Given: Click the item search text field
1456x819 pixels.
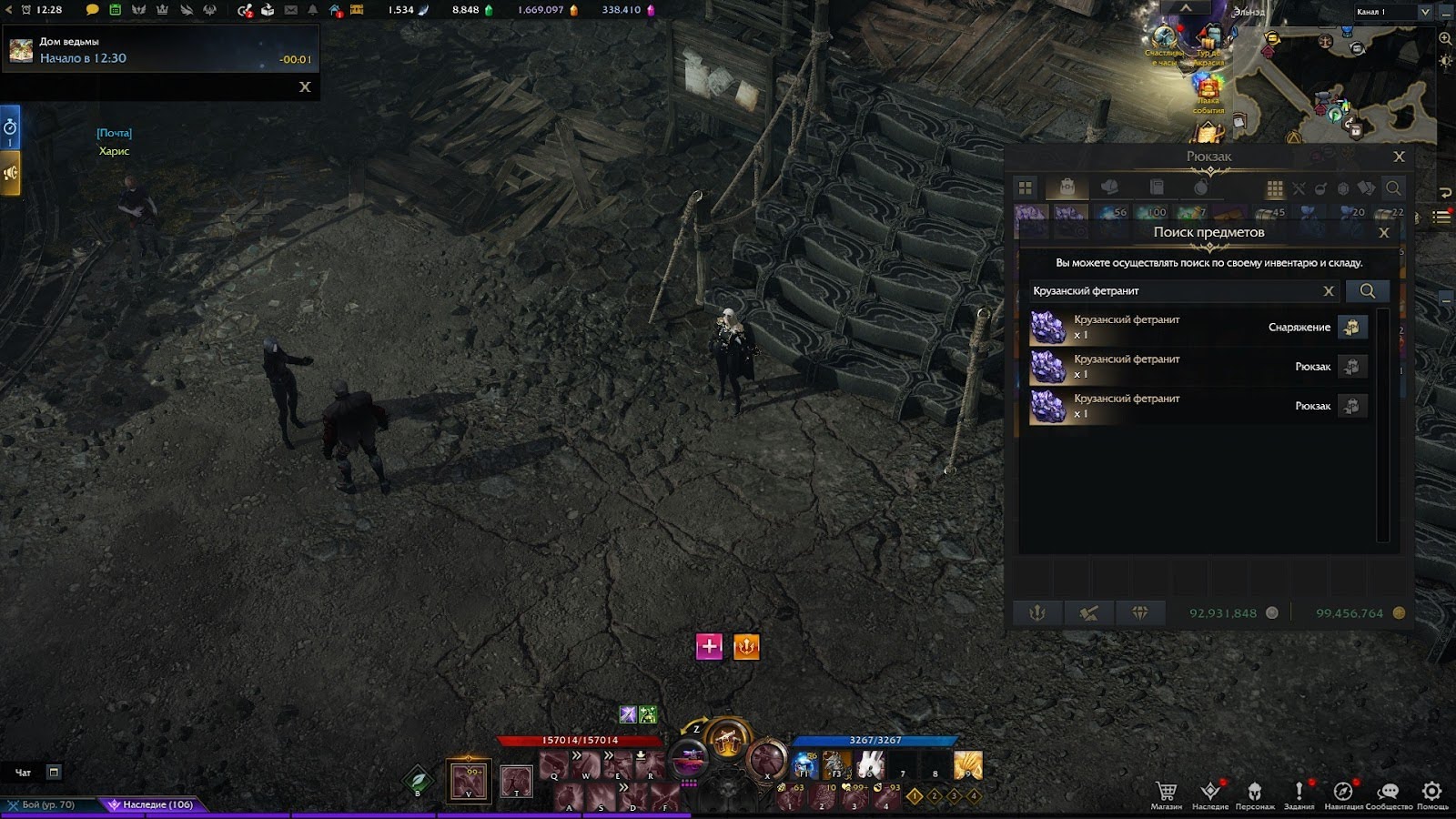Looking at the screenshot, I should click(1174, 291).
